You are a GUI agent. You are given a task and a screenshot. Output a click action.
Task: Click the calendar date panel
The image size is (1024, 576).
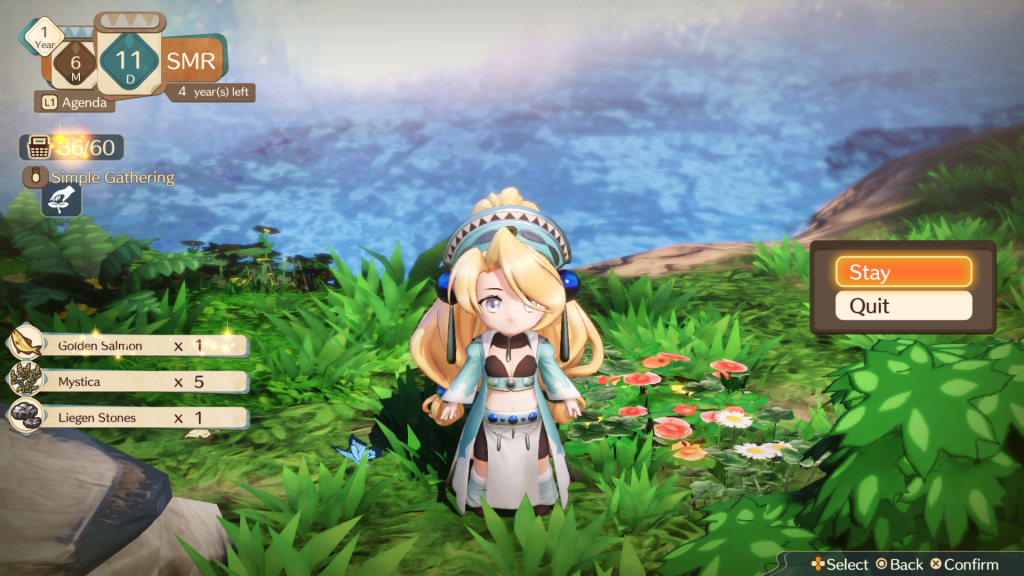pos(130,60)
